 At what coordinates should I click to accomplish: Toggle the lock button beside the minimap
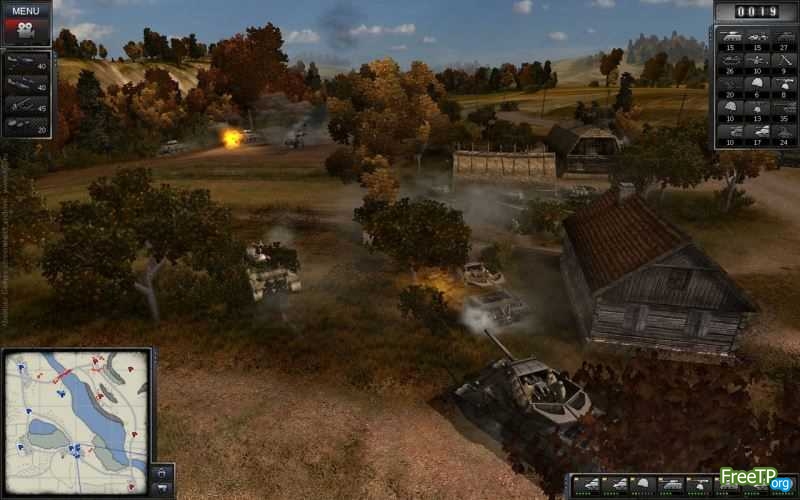tap(163, 470)
